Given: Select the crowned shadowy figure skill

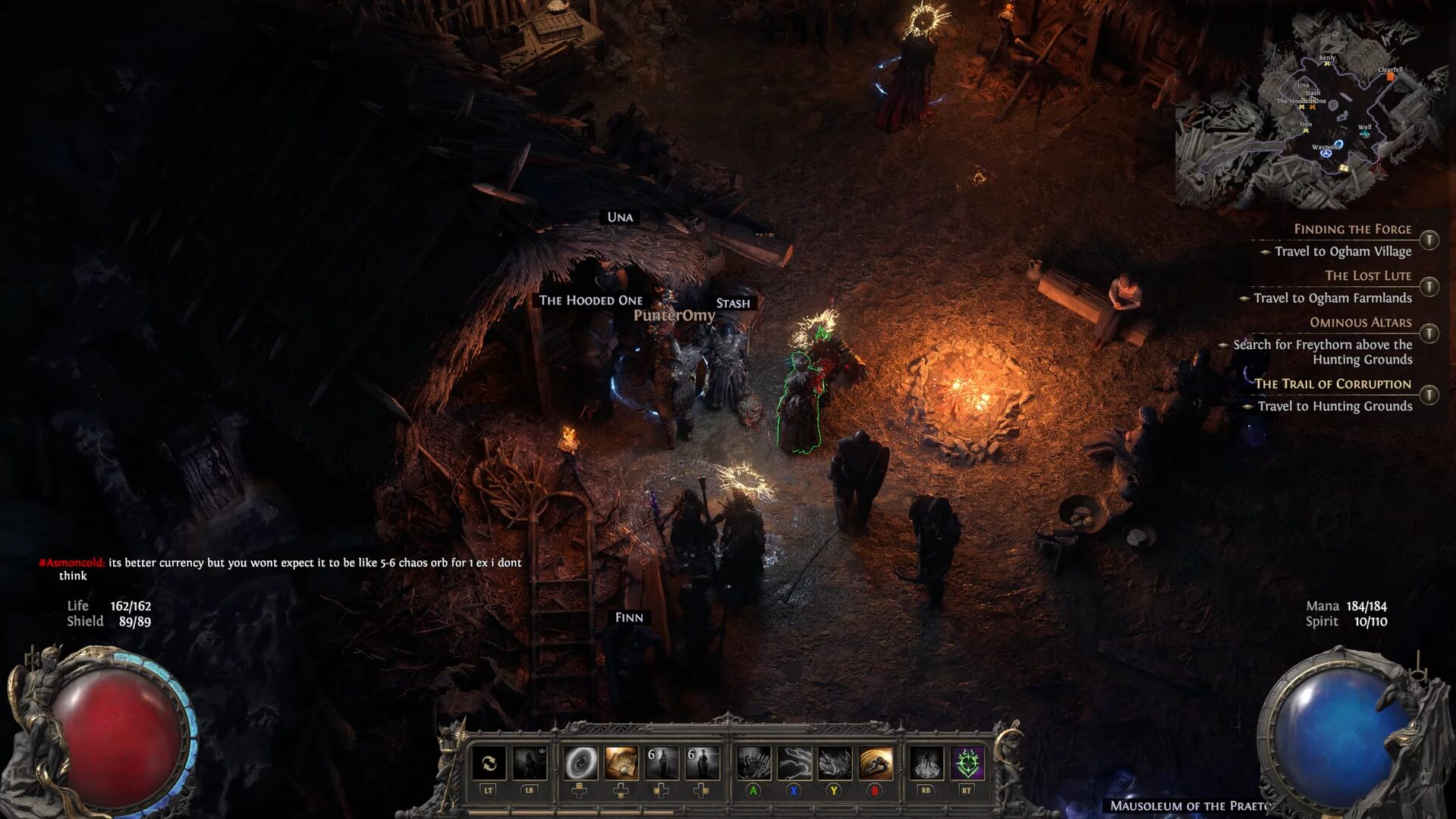Looking at the screenshot, I should coord(529,763).
